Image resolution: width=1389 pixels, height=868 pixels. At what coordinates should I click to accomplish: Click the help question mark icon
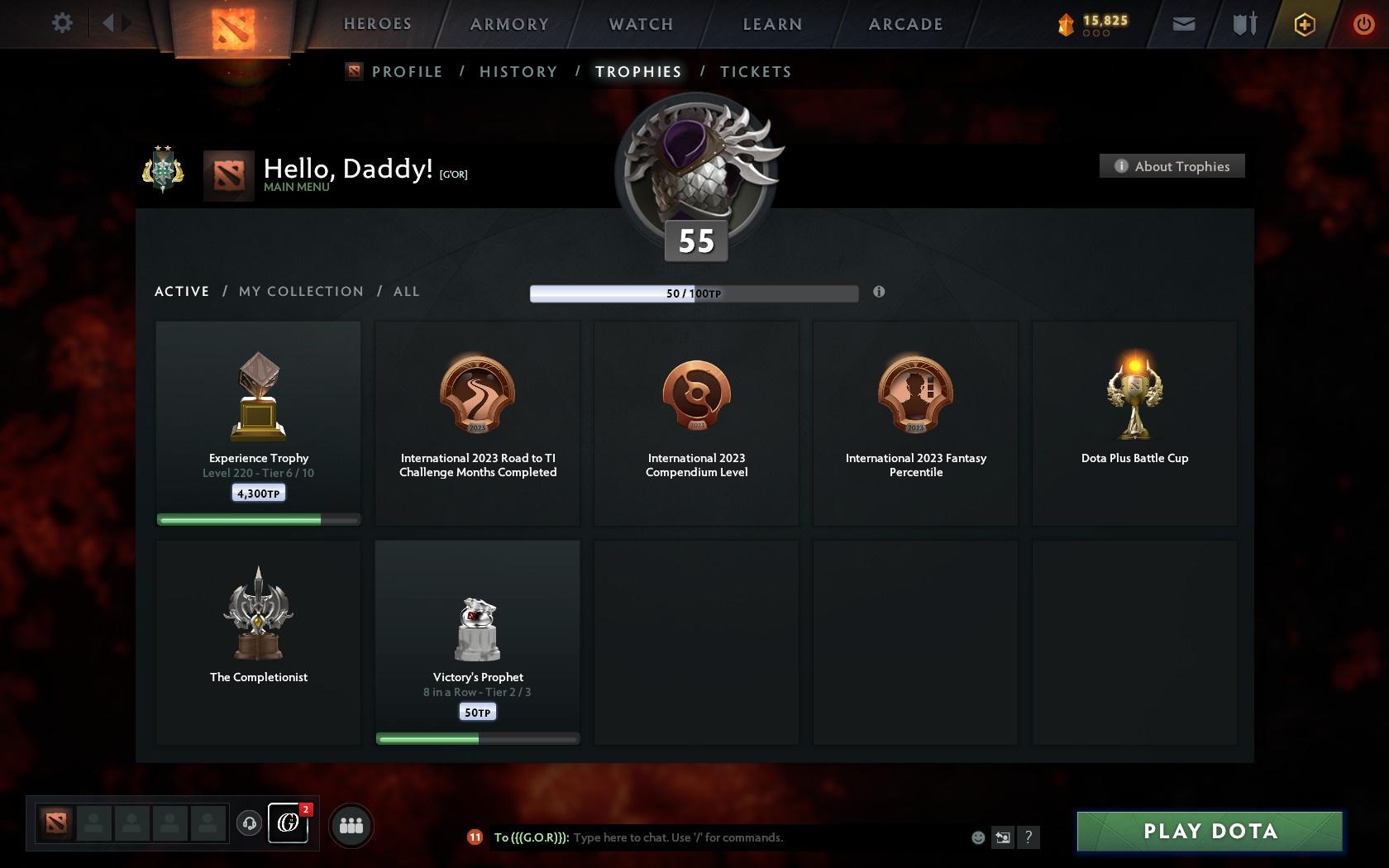[1029, 837]
